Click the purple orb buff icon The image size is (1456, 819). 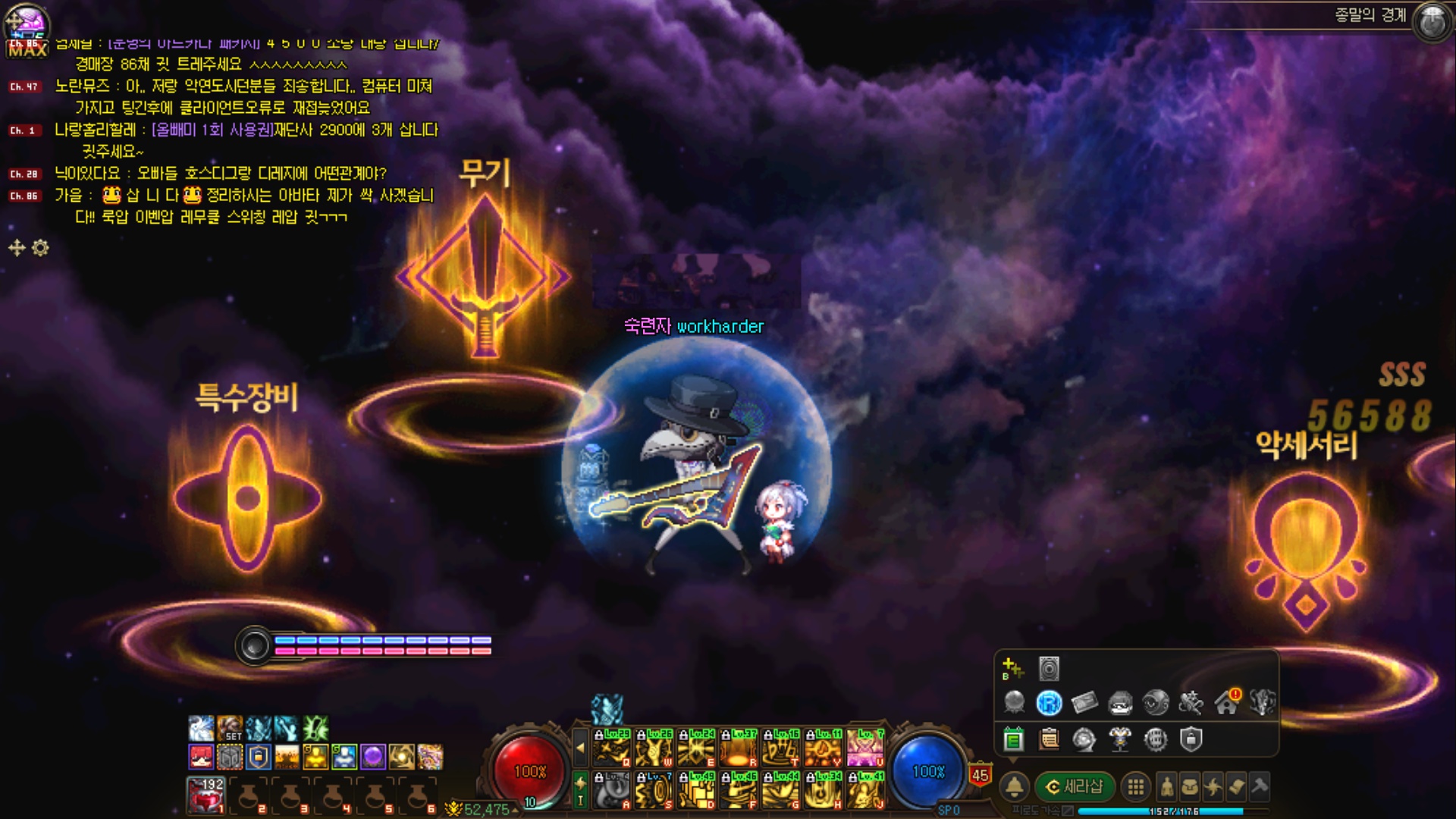[x=372, y=757]
